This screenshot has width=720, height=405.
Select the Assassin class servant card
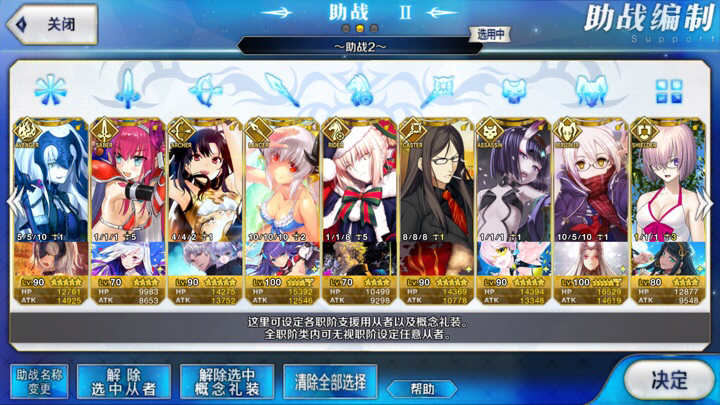512,180
